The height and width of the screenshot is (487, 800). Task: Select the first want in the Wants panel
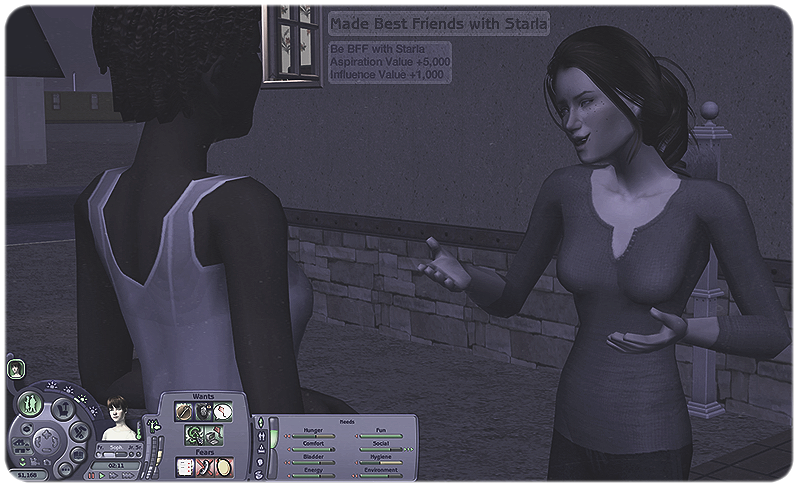point(184,411)
